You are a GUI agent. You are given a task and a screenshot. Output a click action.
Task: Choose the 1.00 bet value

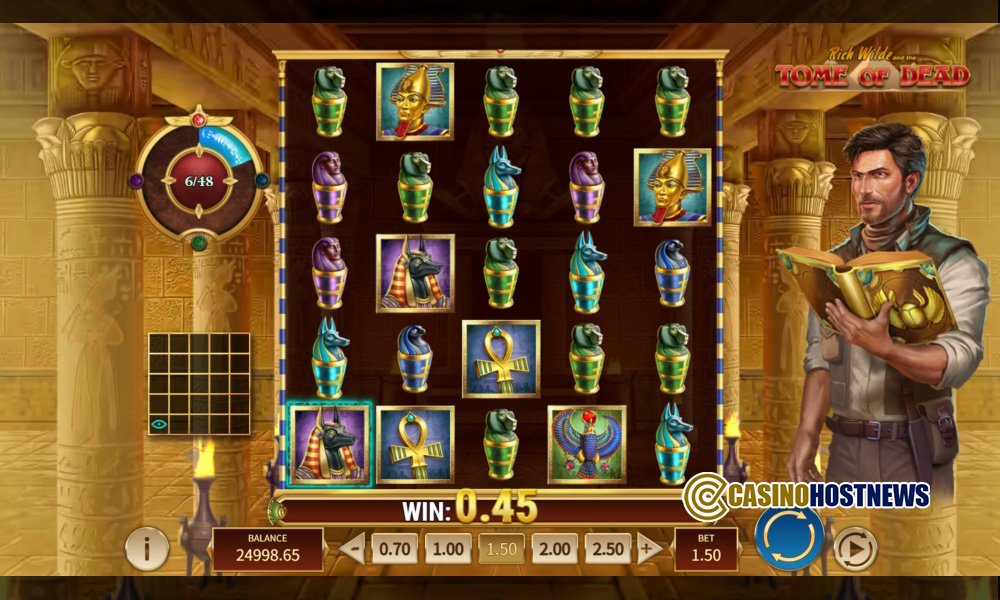click(x=447, y=548)
